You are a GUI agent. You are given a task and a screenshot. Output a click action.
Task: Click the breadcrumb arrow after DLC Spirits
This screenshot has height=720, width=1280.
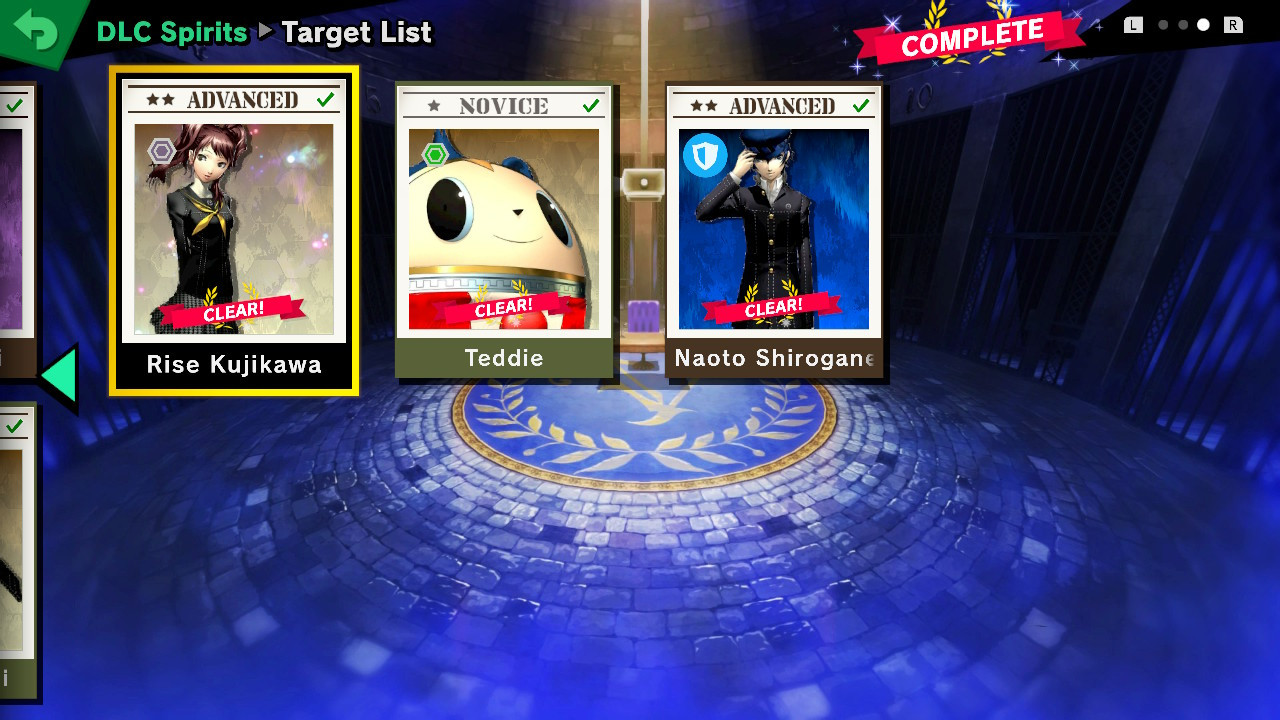263,32
